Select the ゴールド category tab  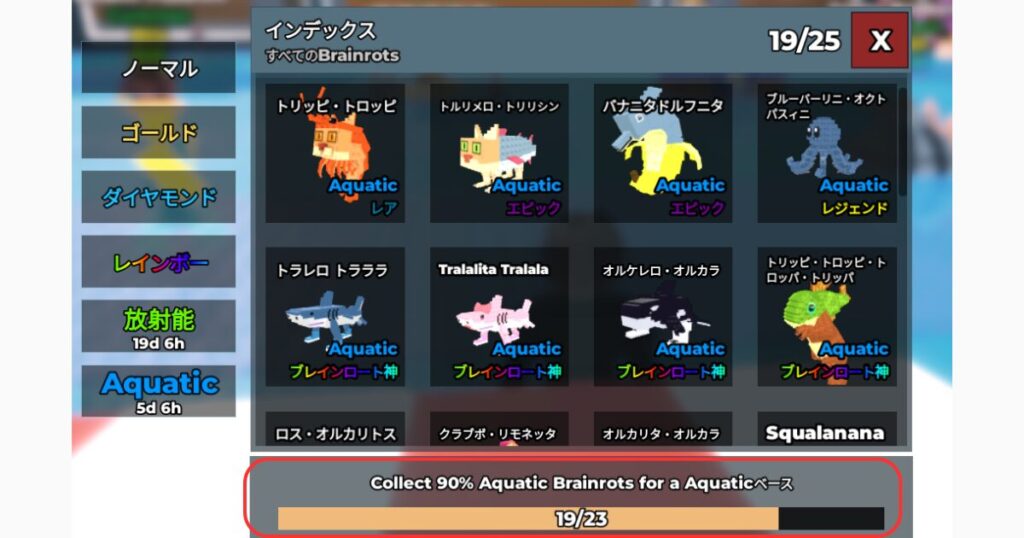coord(159,132)
